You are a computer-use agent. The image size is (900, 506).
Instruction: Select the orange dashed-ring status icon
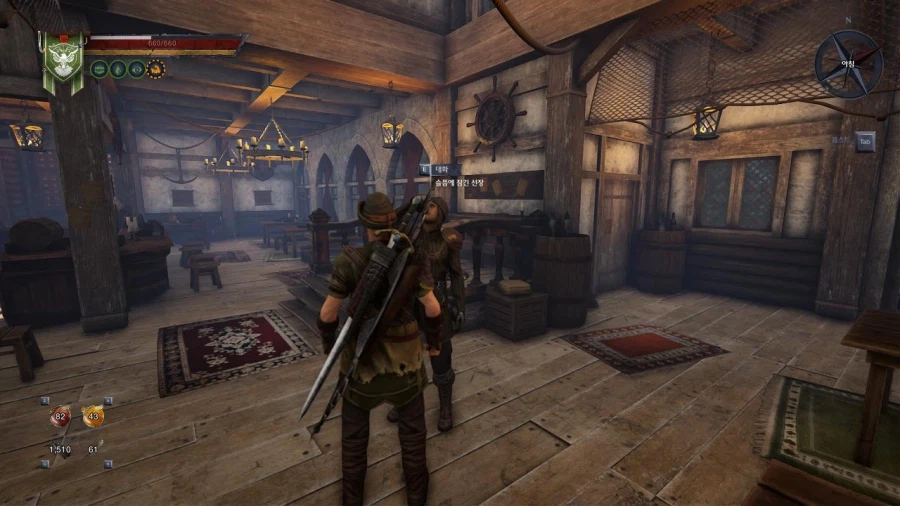point(155,69)
